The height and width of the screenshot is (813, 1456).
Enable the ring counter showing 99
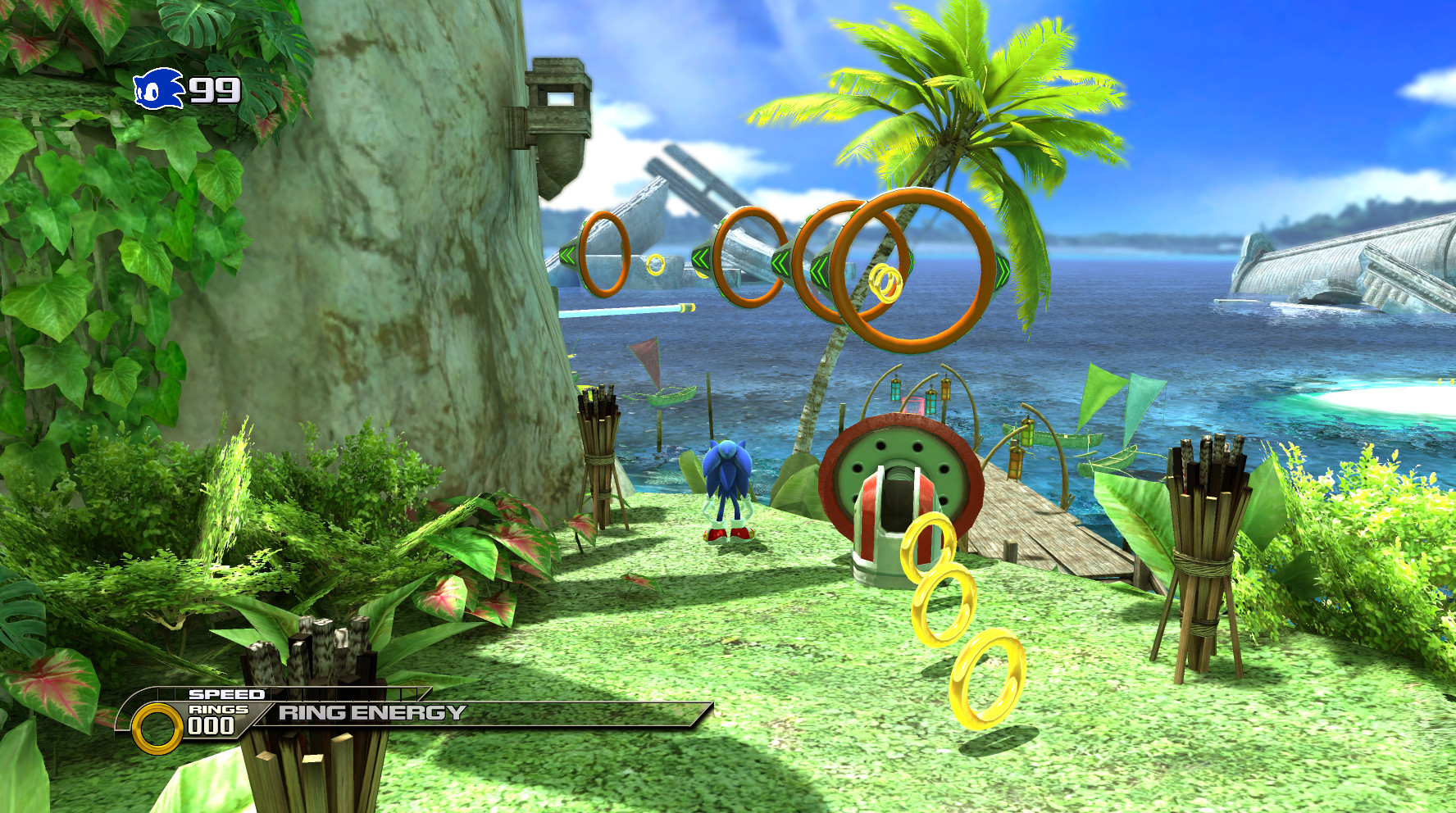pyautogui.click(x=215, y=90)
